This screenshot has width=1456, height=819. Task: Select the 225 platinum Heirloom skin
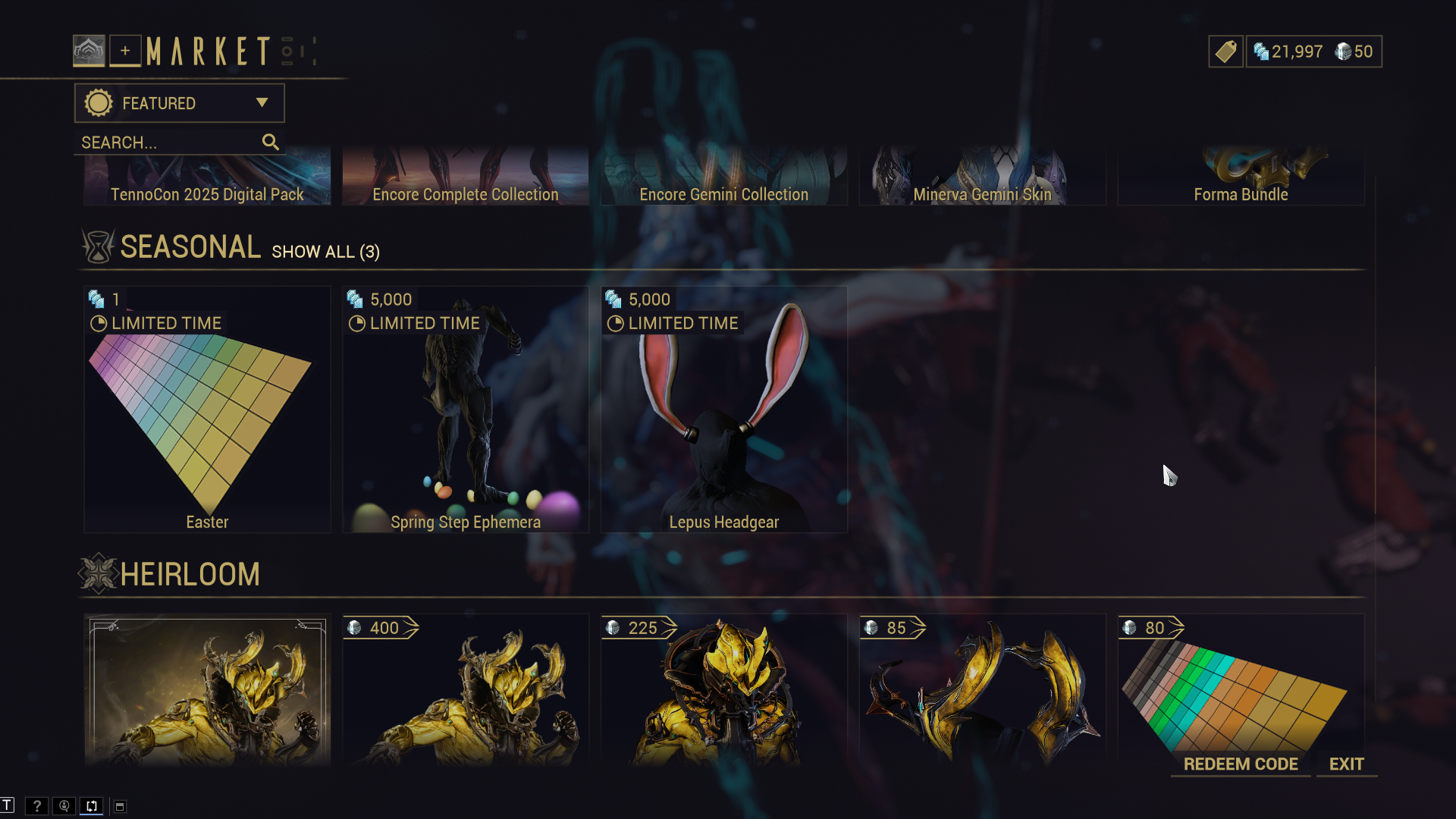coord(724,690)
